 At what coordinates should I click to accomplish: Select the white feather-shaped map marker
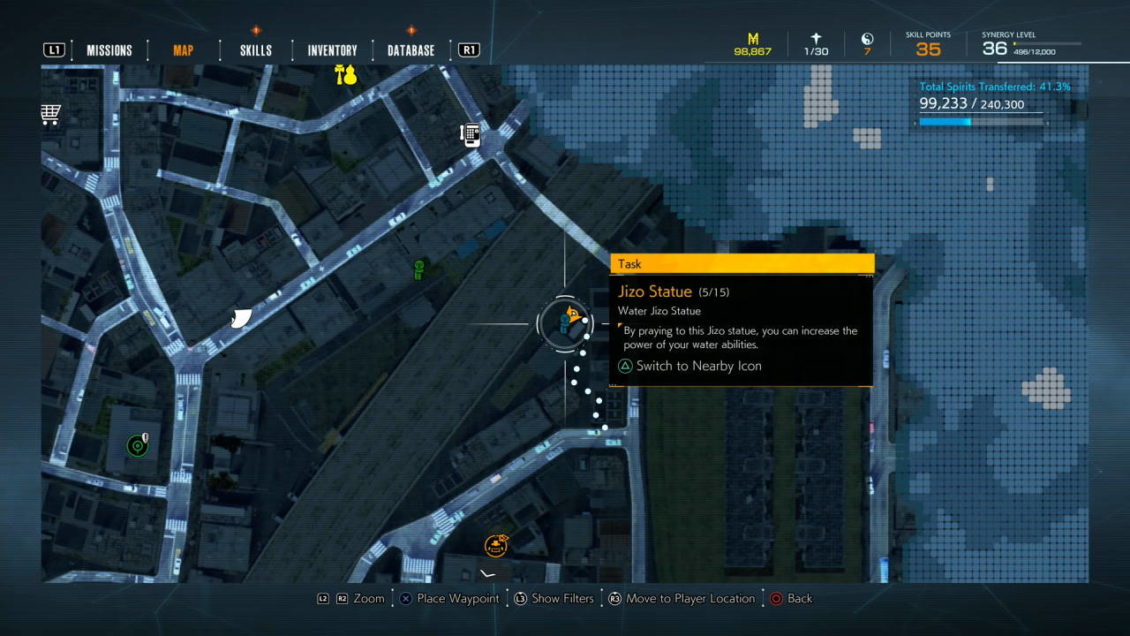point(241,318)
